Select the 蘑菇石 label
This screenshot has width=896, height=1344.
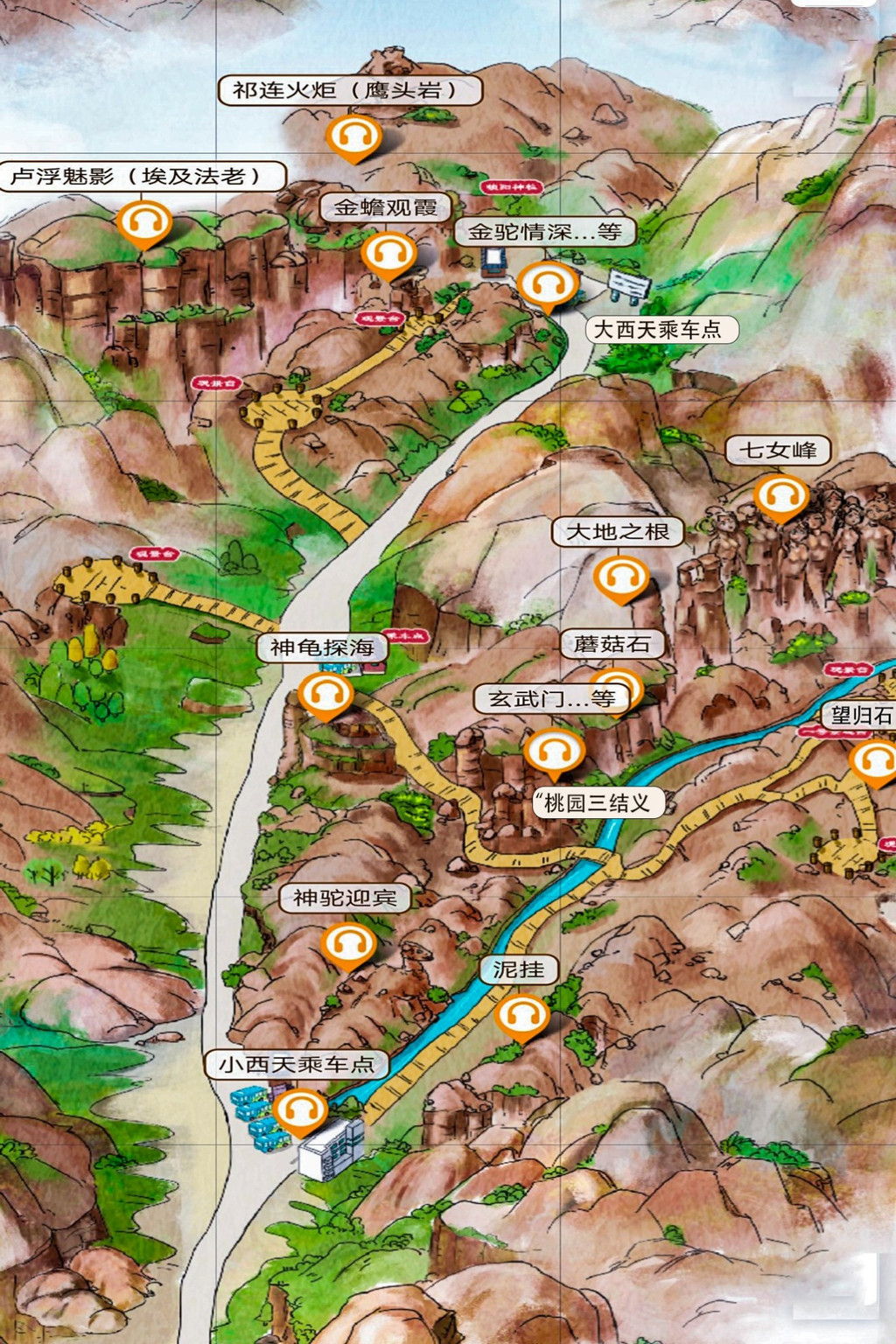coord(612,645)
